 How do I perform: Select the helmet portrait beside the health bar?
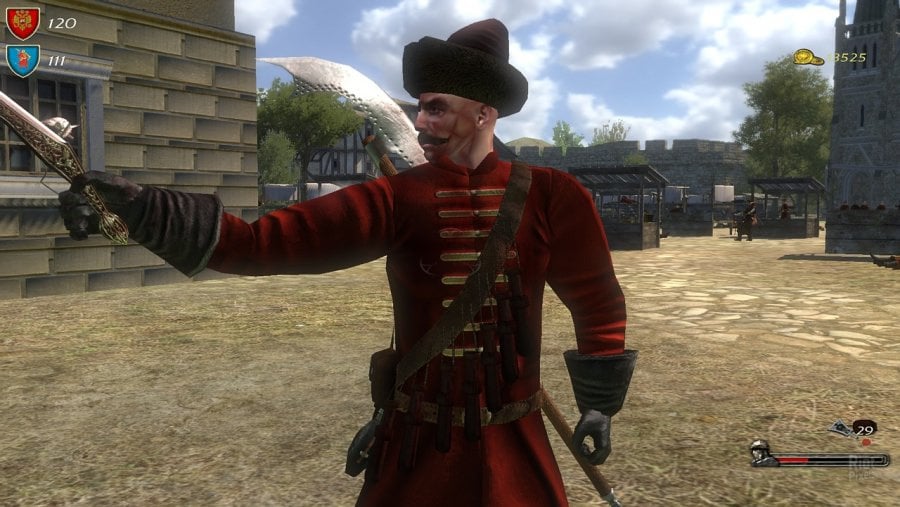click(x=762, y=453)
